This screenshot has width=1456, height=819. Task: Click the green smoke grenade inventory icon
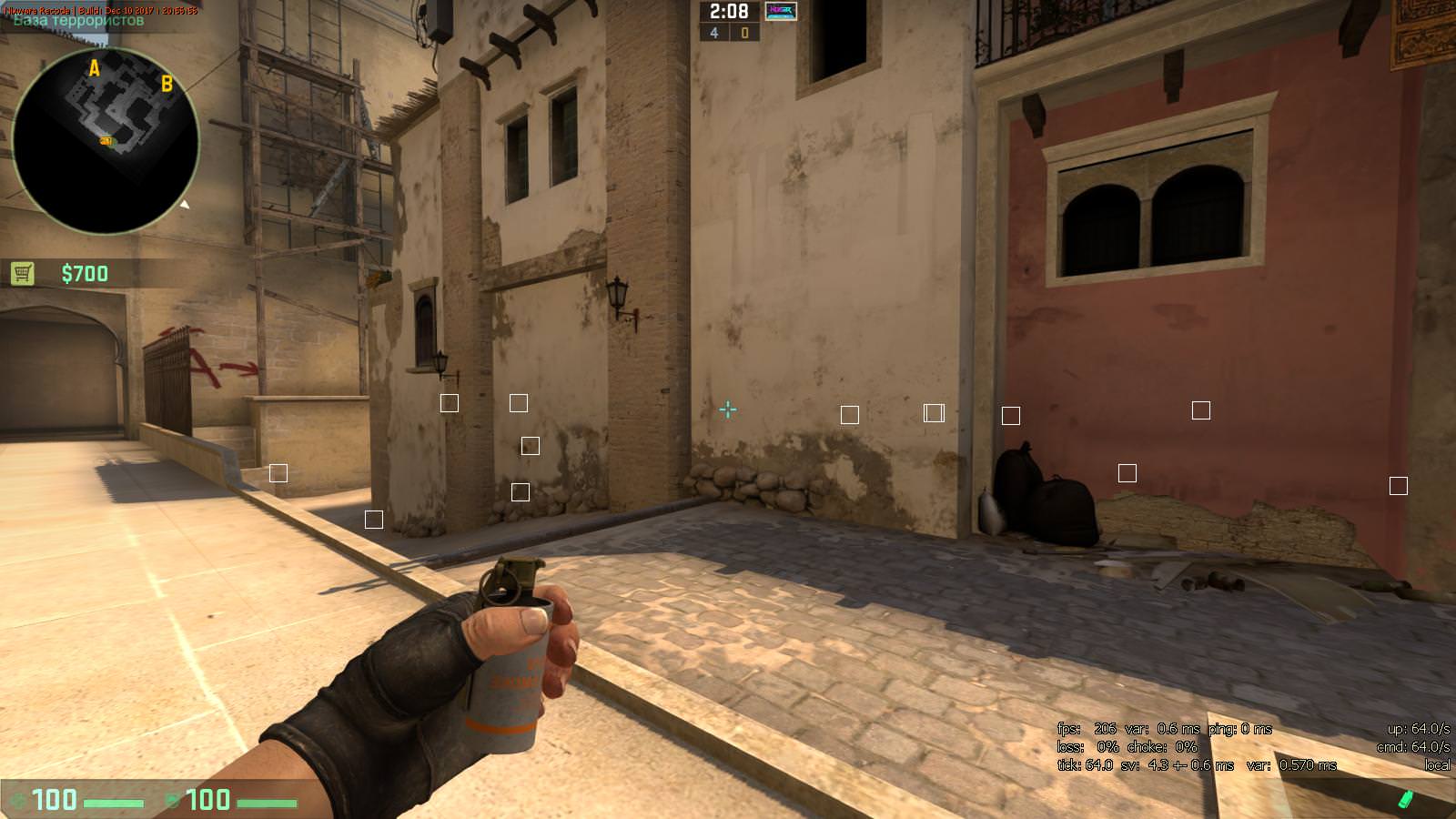tap(1406, 799)
